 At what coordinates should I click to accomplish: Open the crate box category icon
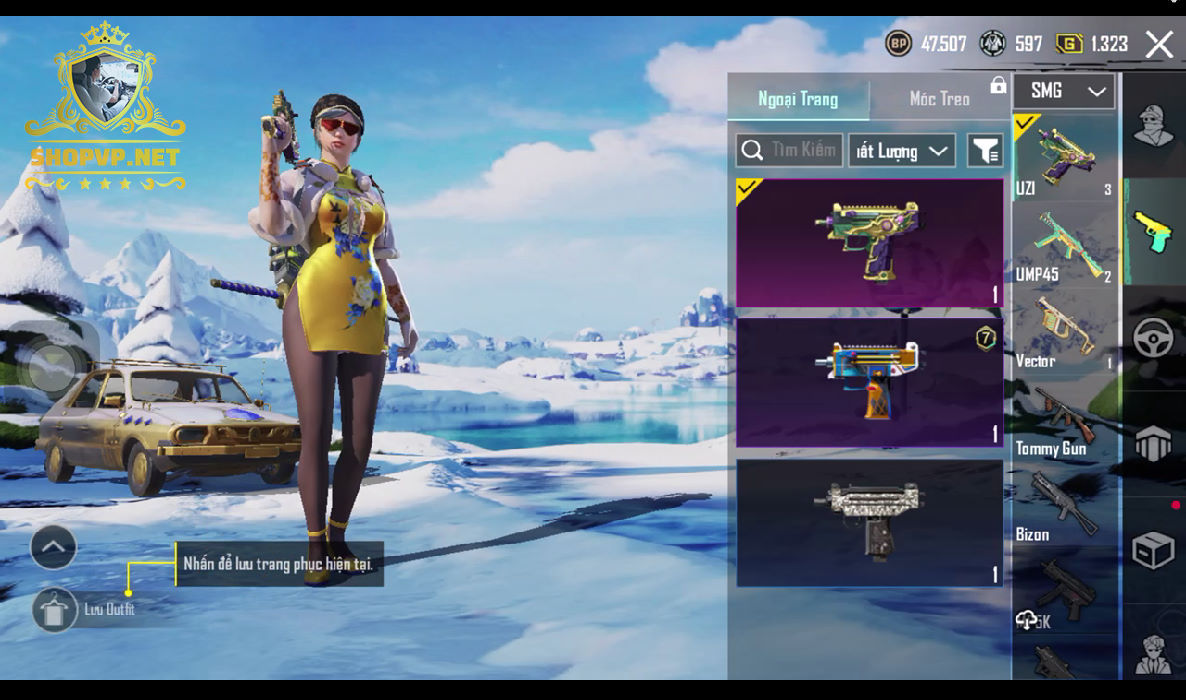(1153, 550)
